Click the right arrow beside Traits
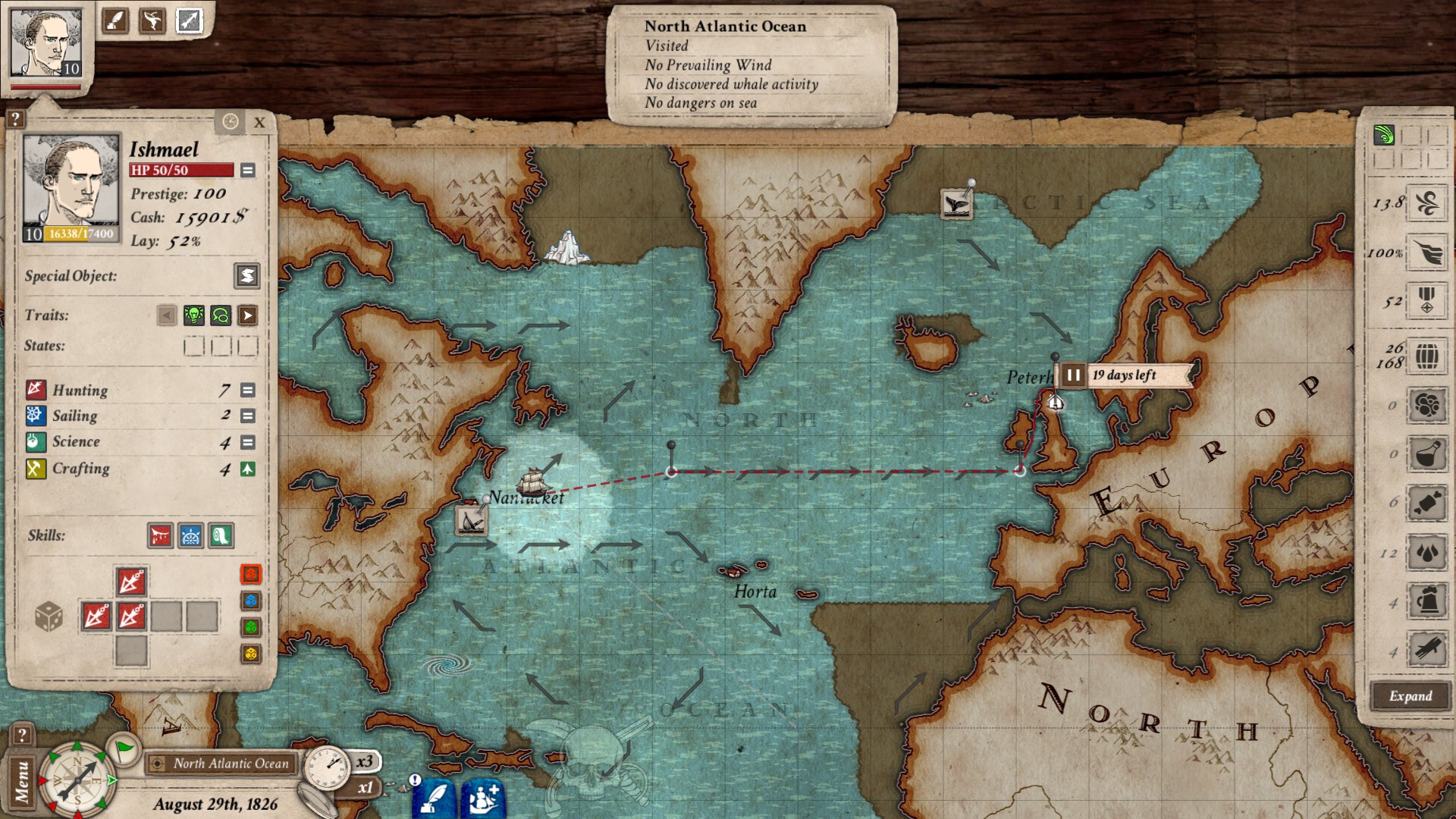1456x819 pixels. [x=246, y=315]
